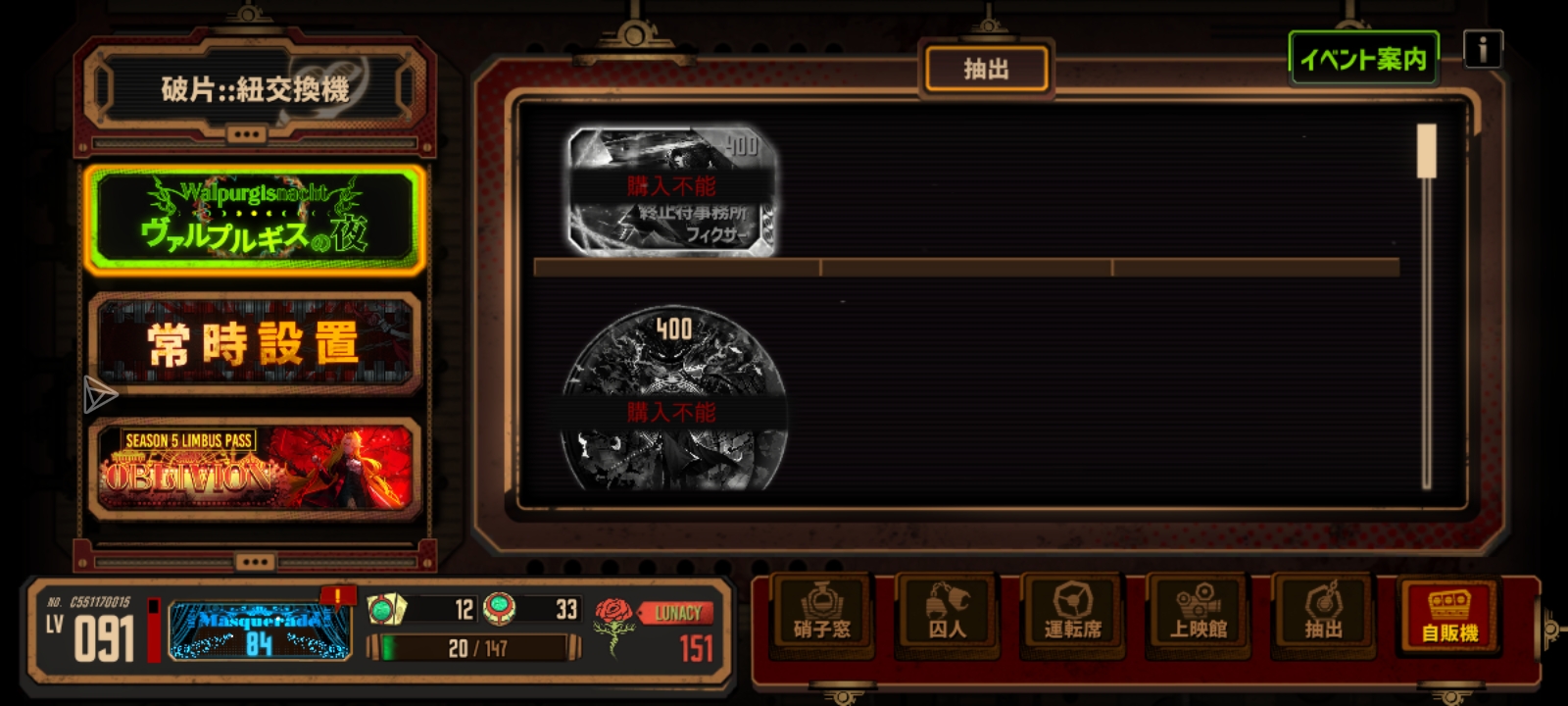Viewport: 1568px width, 706px height.
Task: Open the Season 5 Limbus Pass Oblivion banner
Action: (255, 468)
